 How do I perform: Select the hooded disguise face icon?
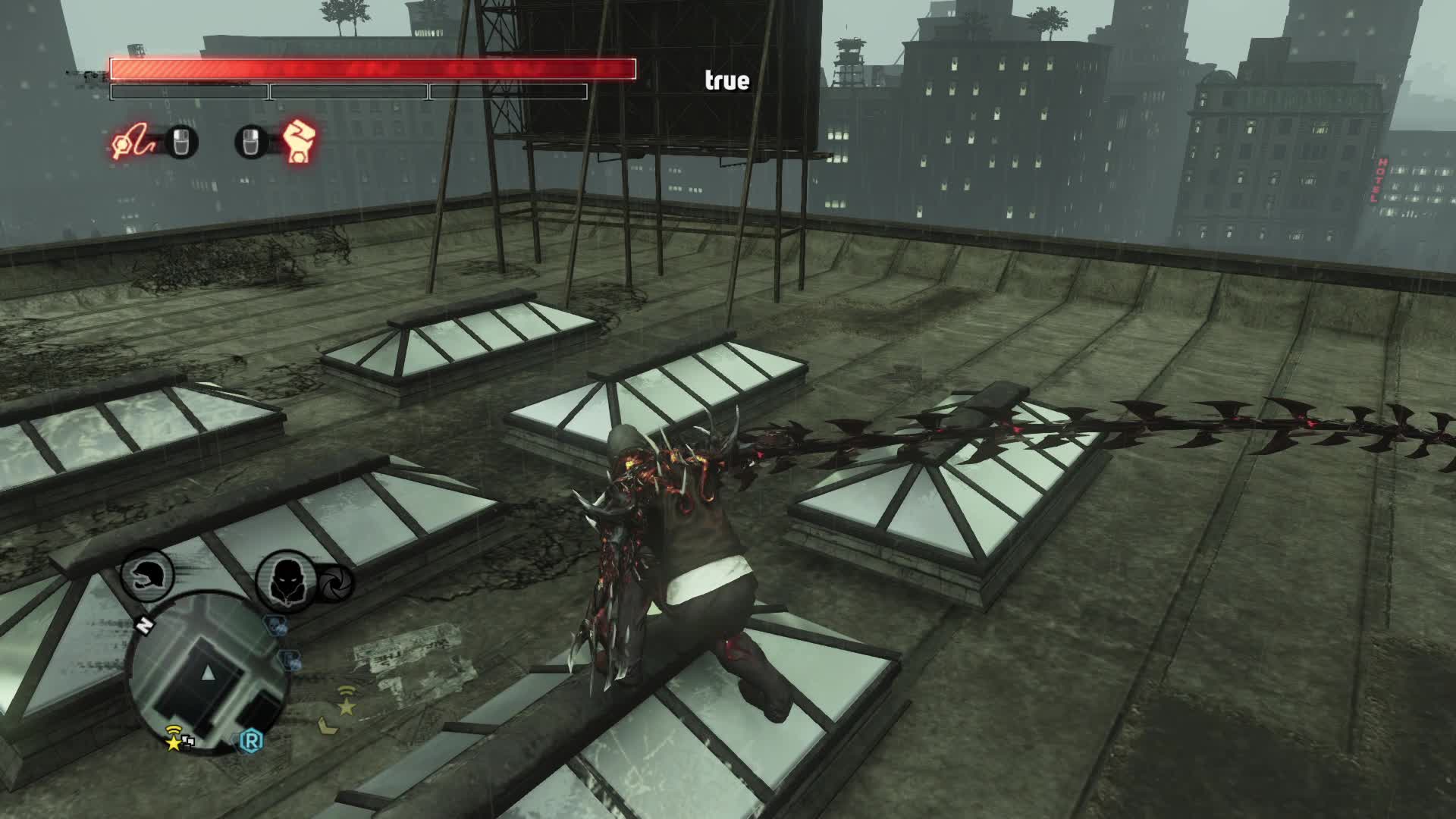click(x=285, y=582)
